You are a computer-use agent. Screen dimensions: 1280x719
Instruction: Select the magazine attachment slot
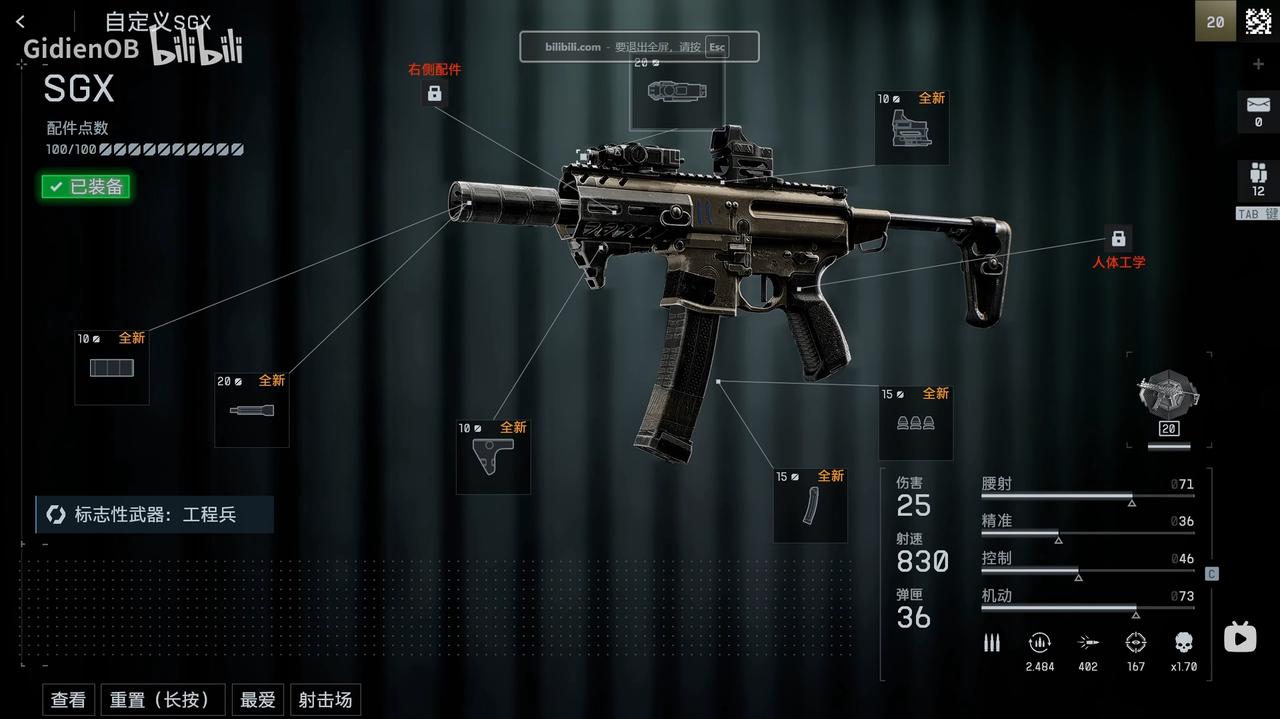coord(810,505)
